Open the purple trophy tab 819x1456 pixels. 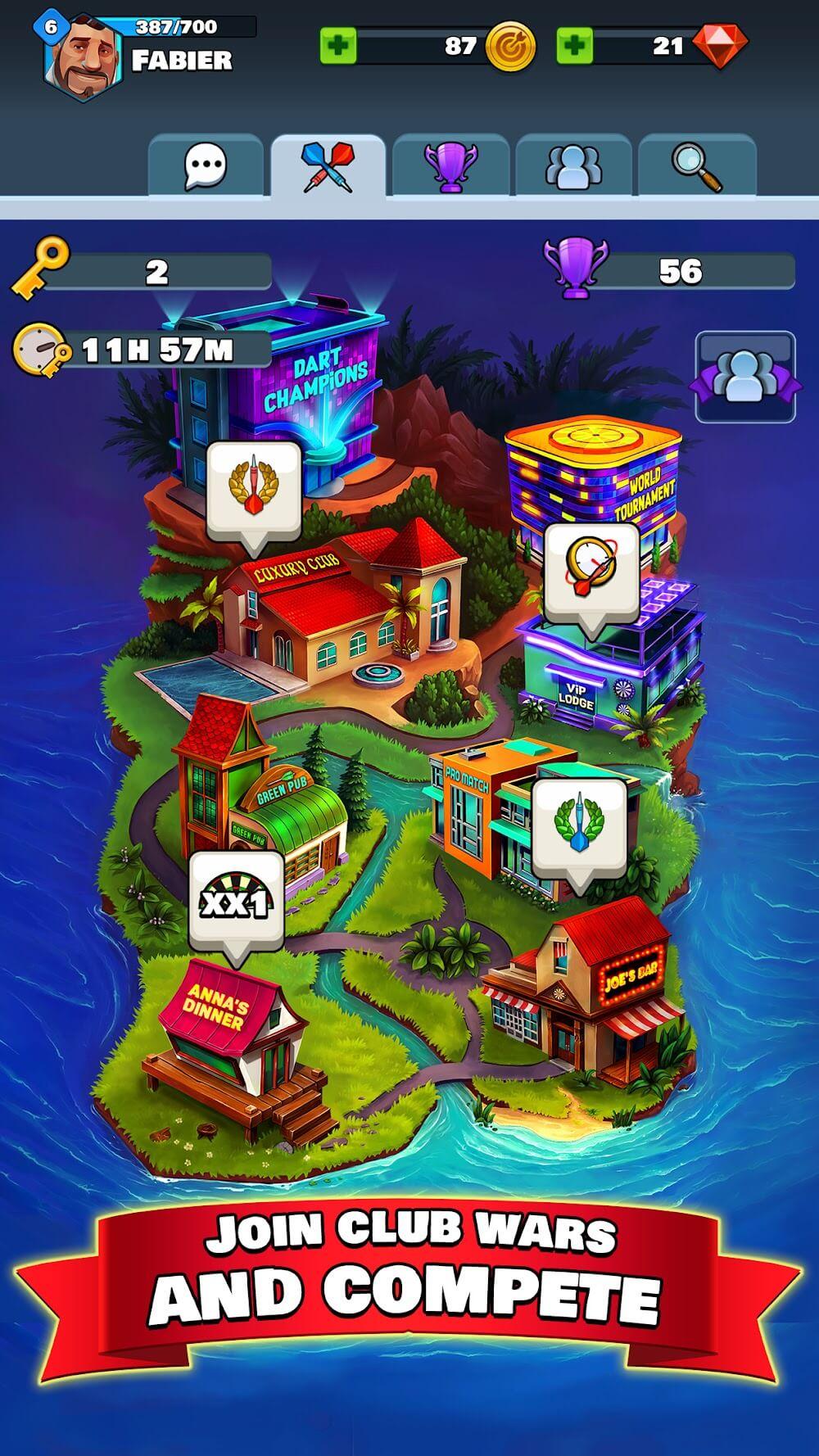(x=450, y=166)
